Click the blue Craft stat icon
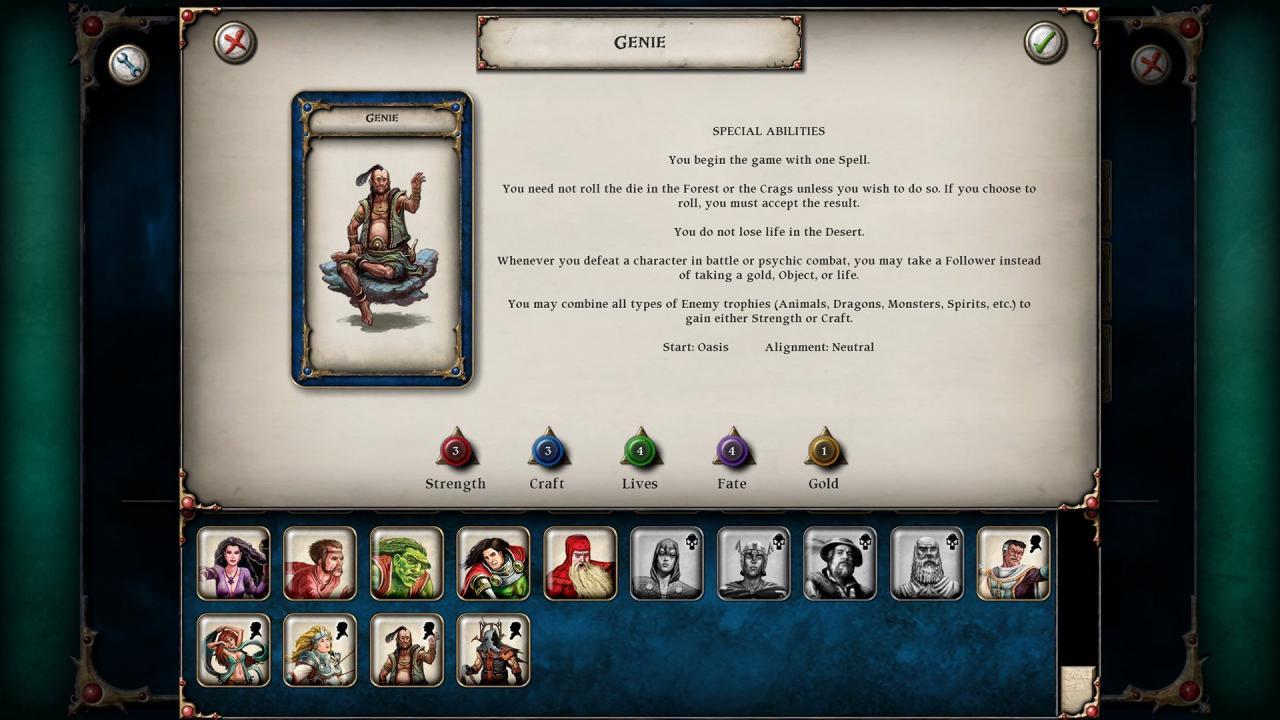The height and width of the screenshot is (720, 1280). 548,451
